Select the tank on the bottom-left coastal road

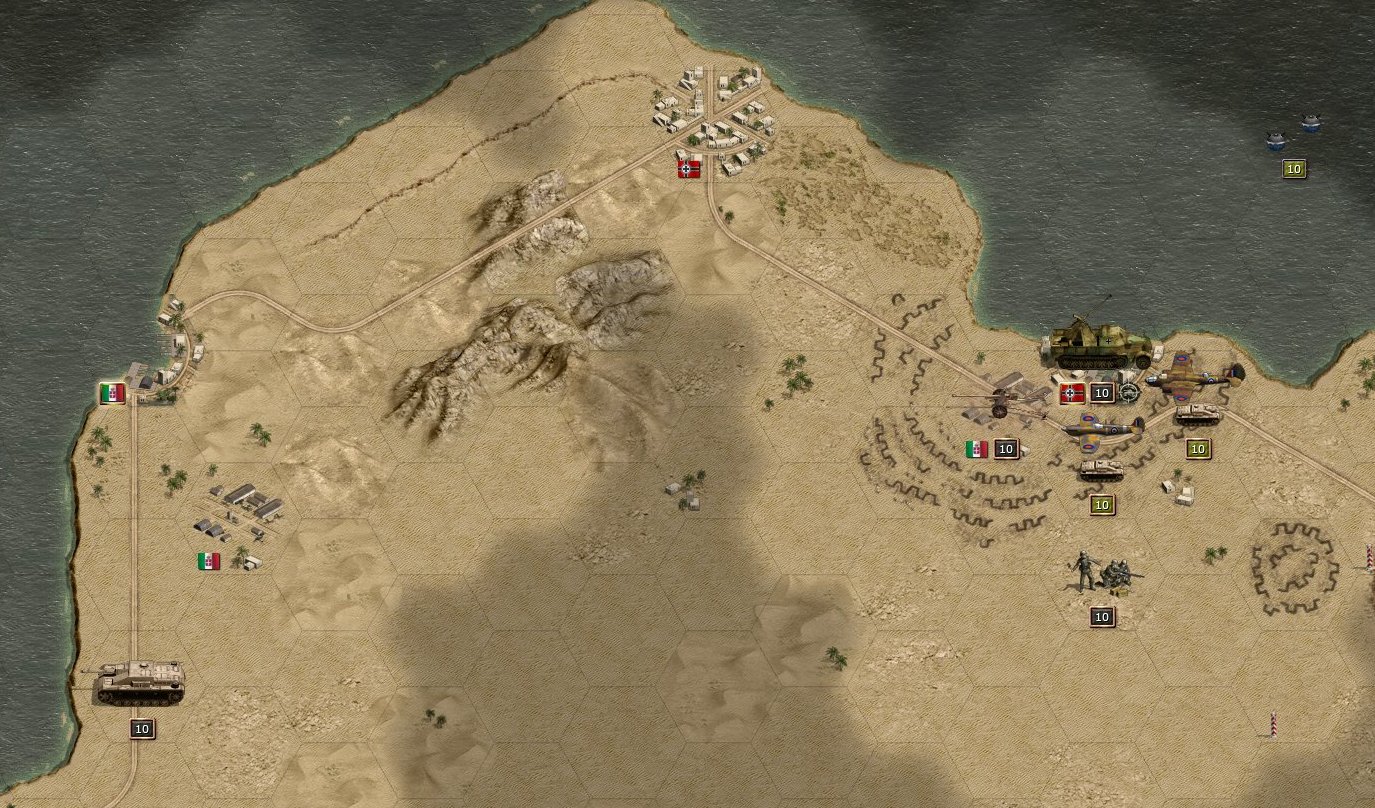click(x=140, y=685)
